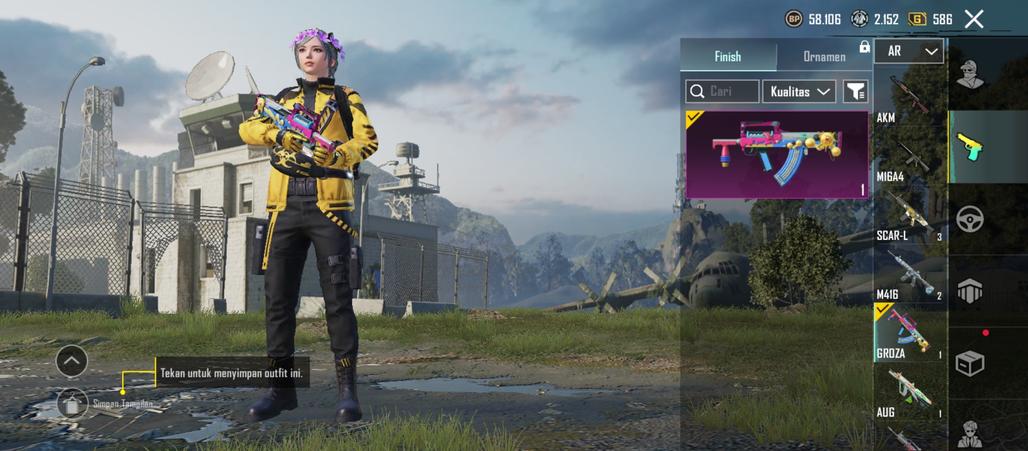Click the Cari search field
The height and width of the screenshot is (451, 1028).
pyautogui.click(x=722, y=91)
